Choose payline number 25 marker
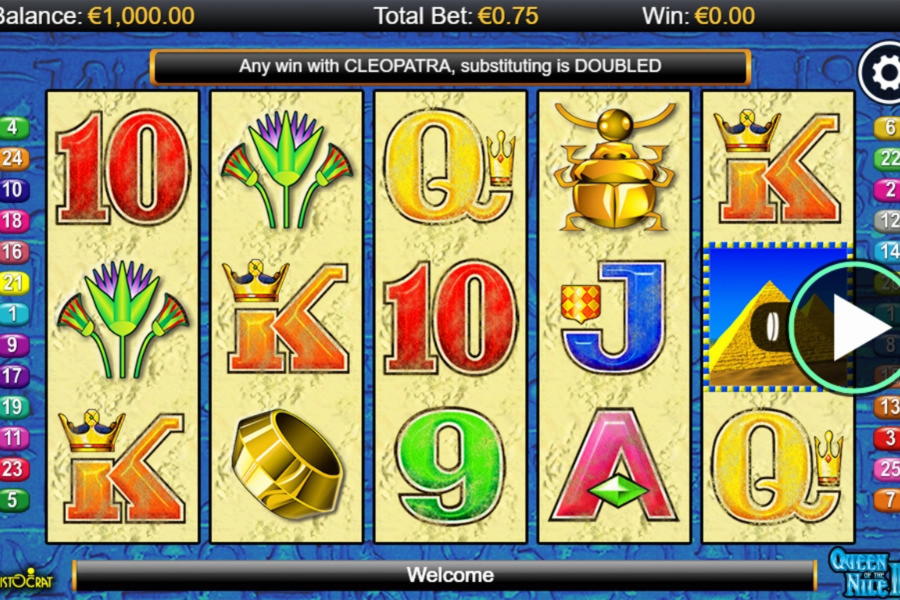Viewport: 900px width, 600px height. (x=887, y=469)
